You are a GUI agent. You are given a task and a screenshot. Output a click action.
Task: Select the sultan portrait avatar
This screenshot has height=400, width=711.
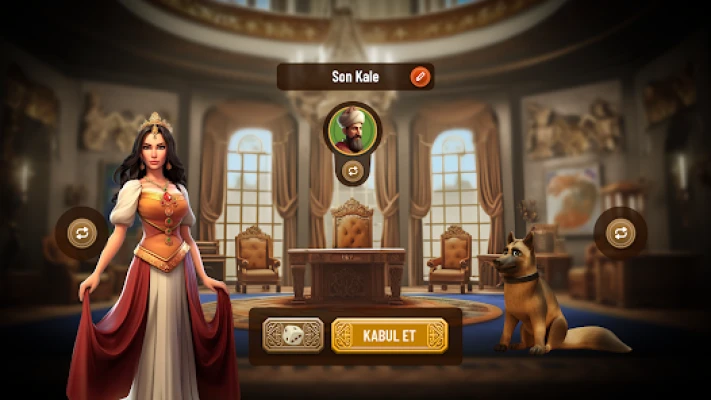click(352, 130)
